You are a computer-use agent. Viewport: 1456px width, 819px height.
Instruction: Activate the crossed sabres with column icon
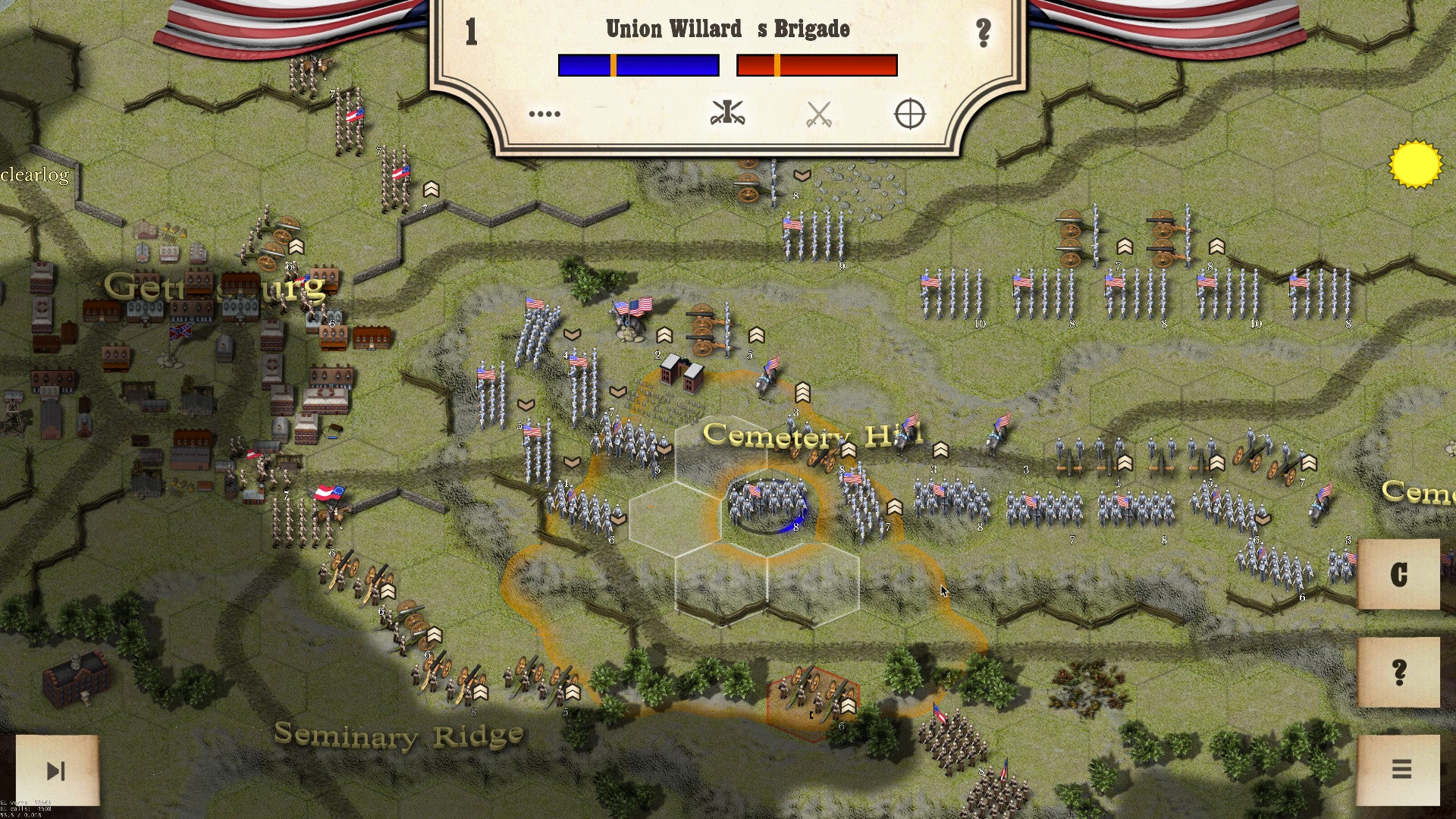coord(727,114)
